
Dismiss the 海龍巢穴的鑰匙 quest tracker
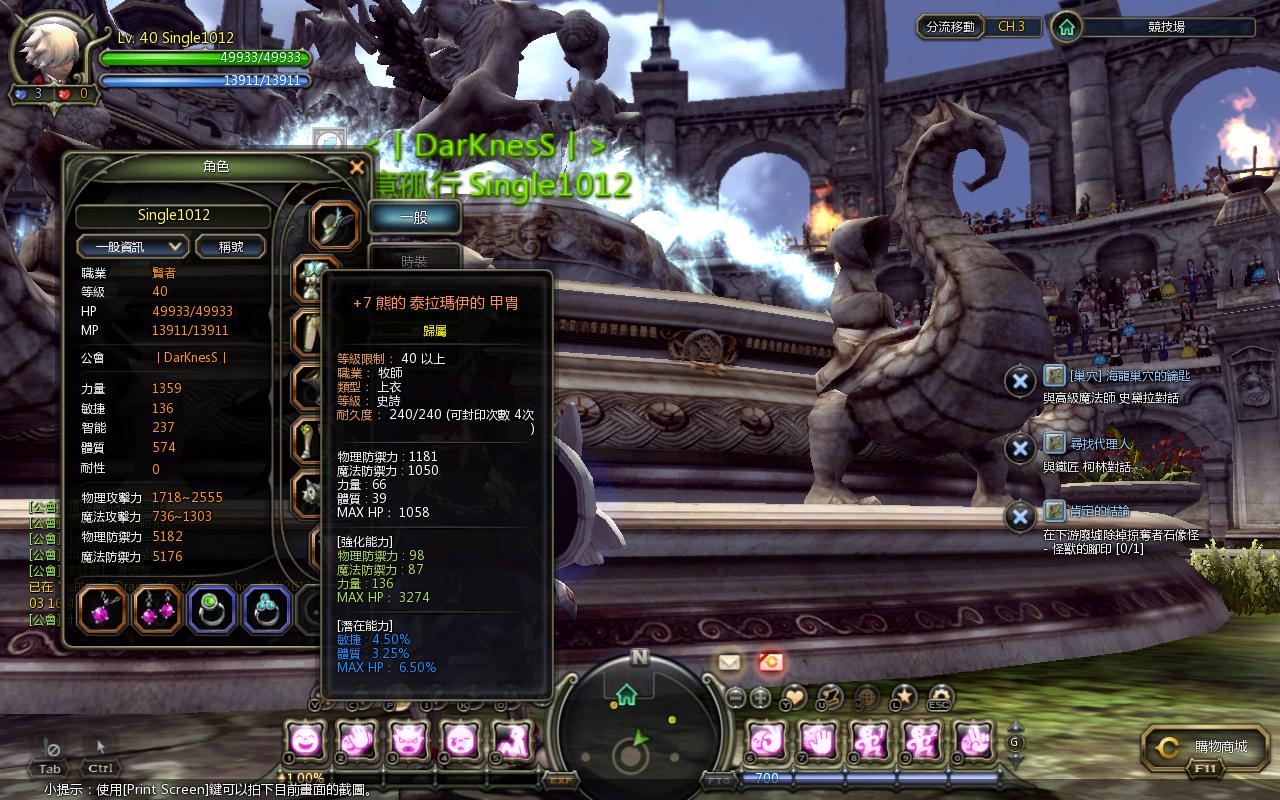point(1019,381)
